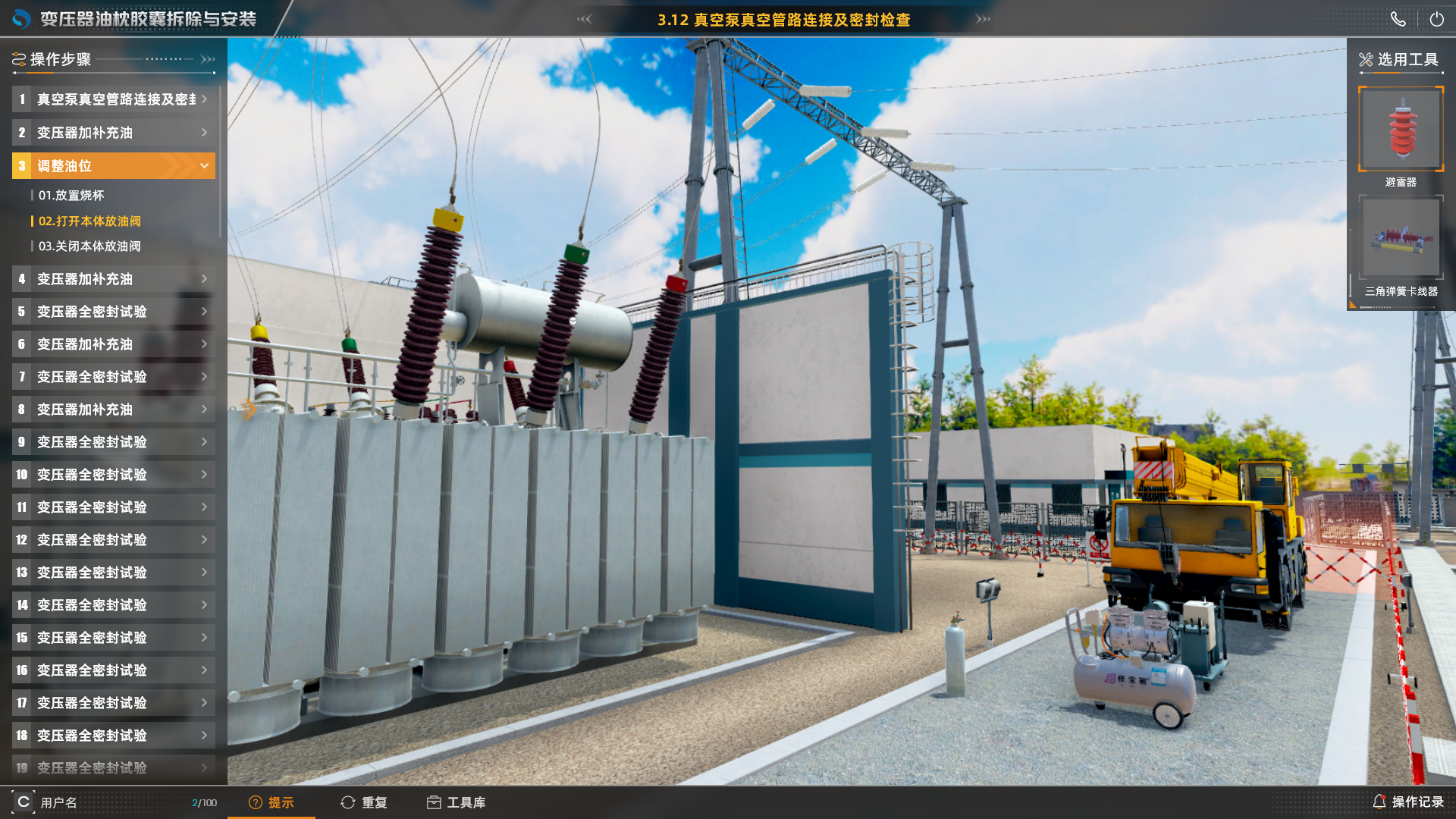Open the 工具库 tool library

[x=457, y=802]
